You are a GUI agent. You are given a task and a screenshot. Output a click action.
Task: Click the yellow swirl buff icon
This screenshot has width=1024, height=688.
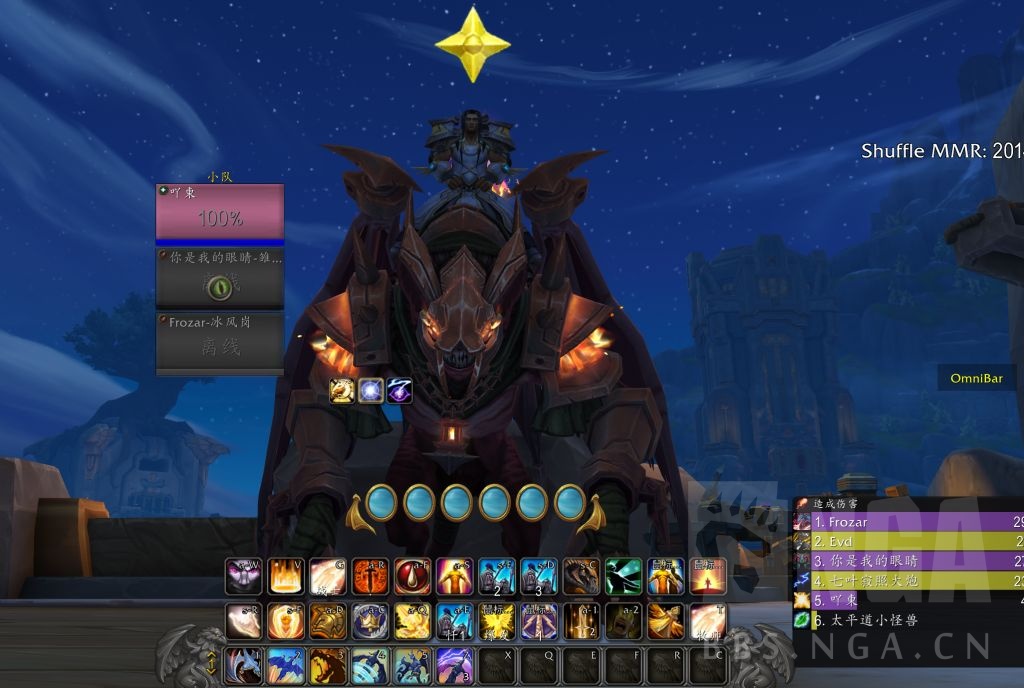tap(342, 390)
